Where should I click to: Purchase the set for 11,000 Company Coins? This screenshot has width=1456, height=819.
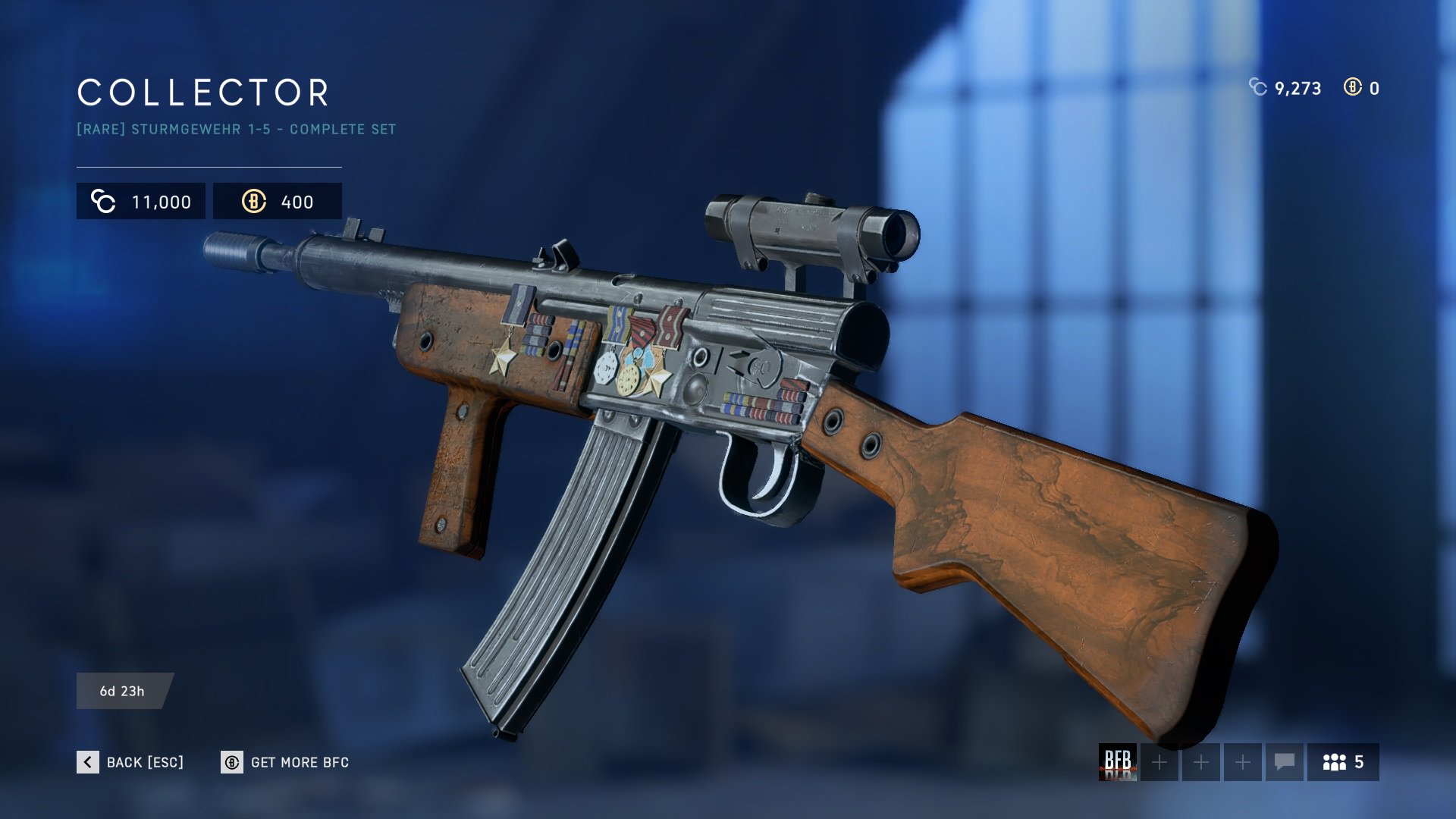click(x=140, y=201)
